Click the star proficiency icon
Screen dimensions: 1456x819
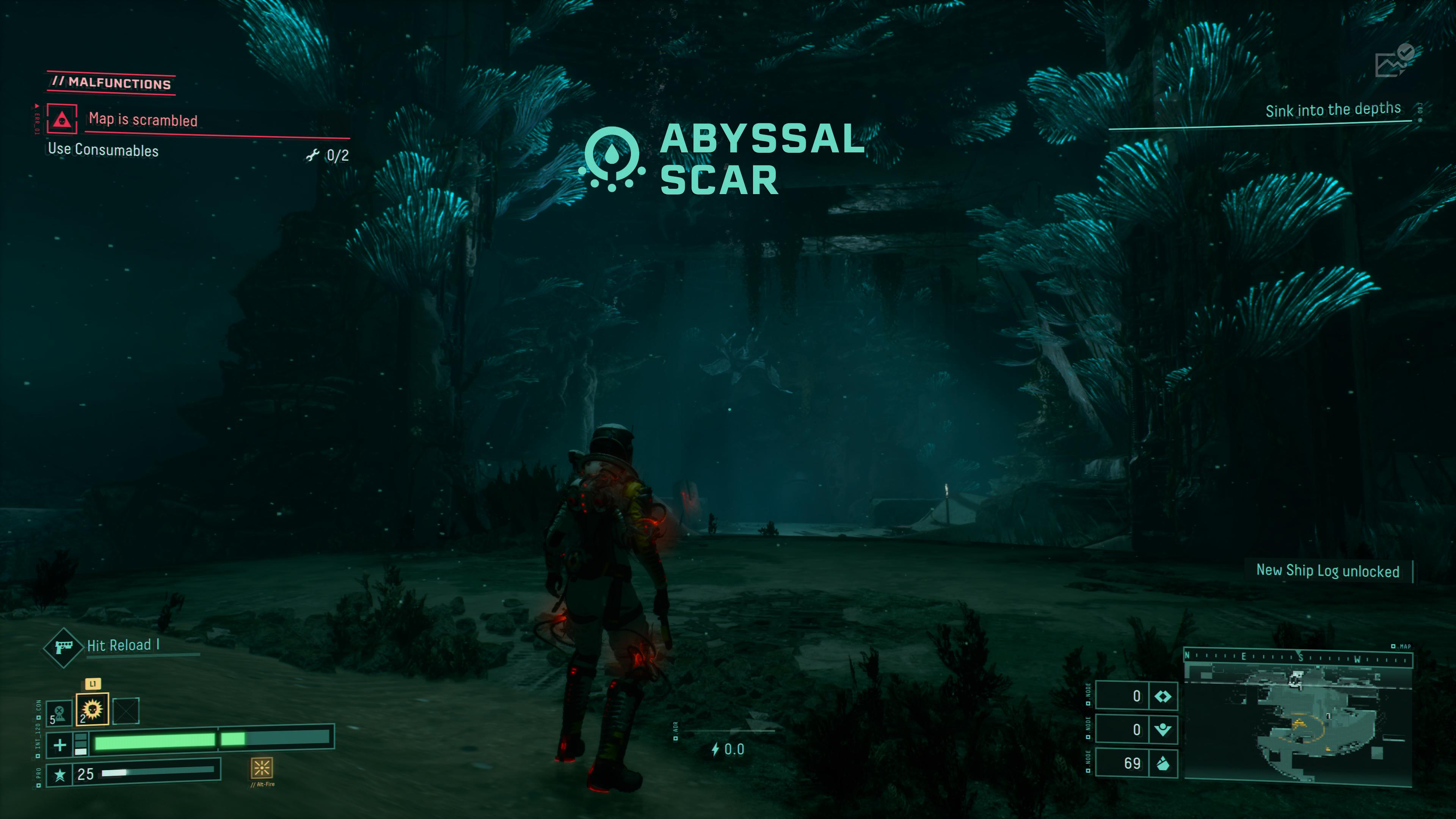(x=60, y=774)
